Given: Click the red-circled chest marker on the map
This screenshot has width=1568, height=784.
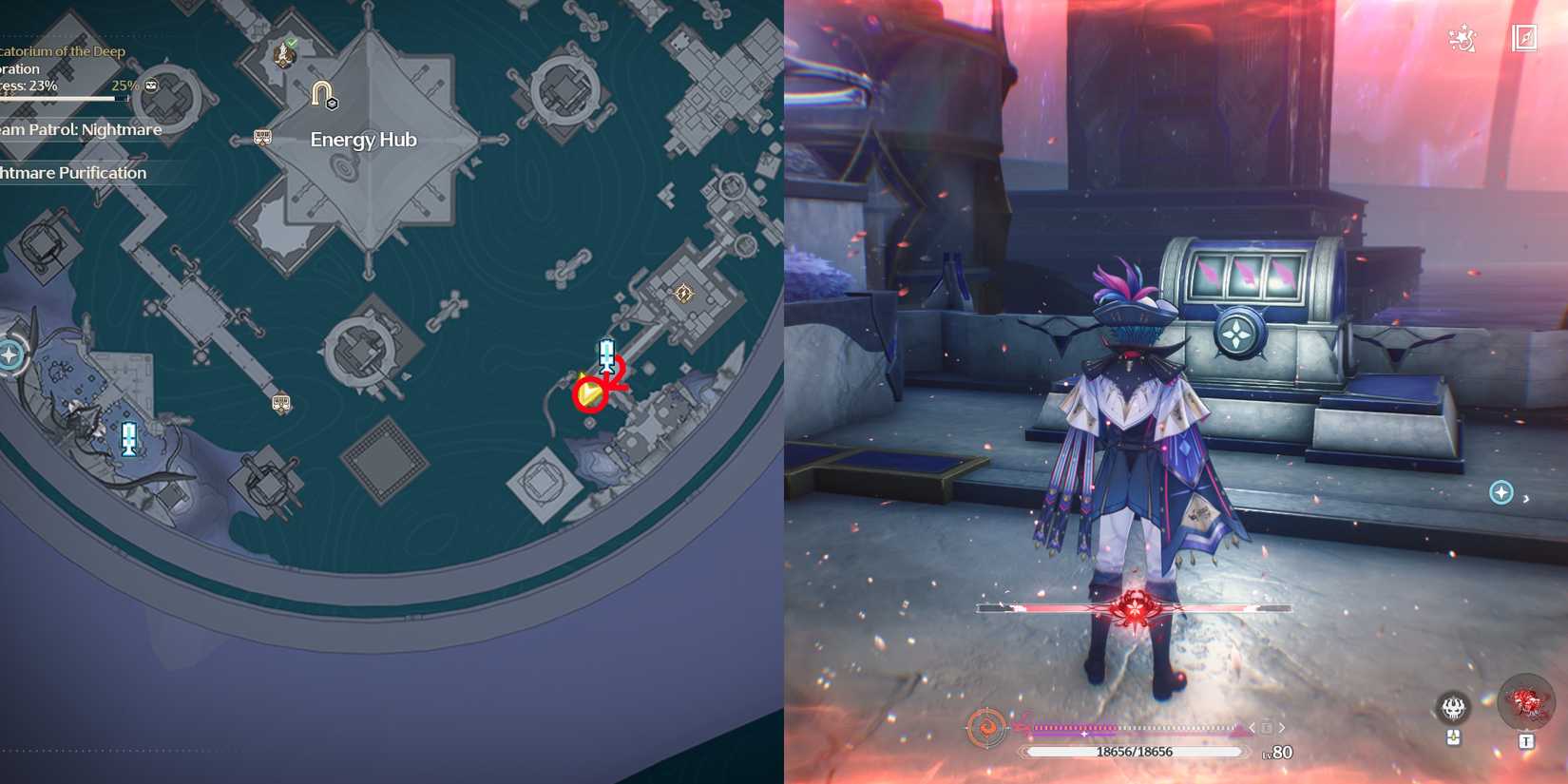Looking at the screenshot, I should tap(590, 392).
